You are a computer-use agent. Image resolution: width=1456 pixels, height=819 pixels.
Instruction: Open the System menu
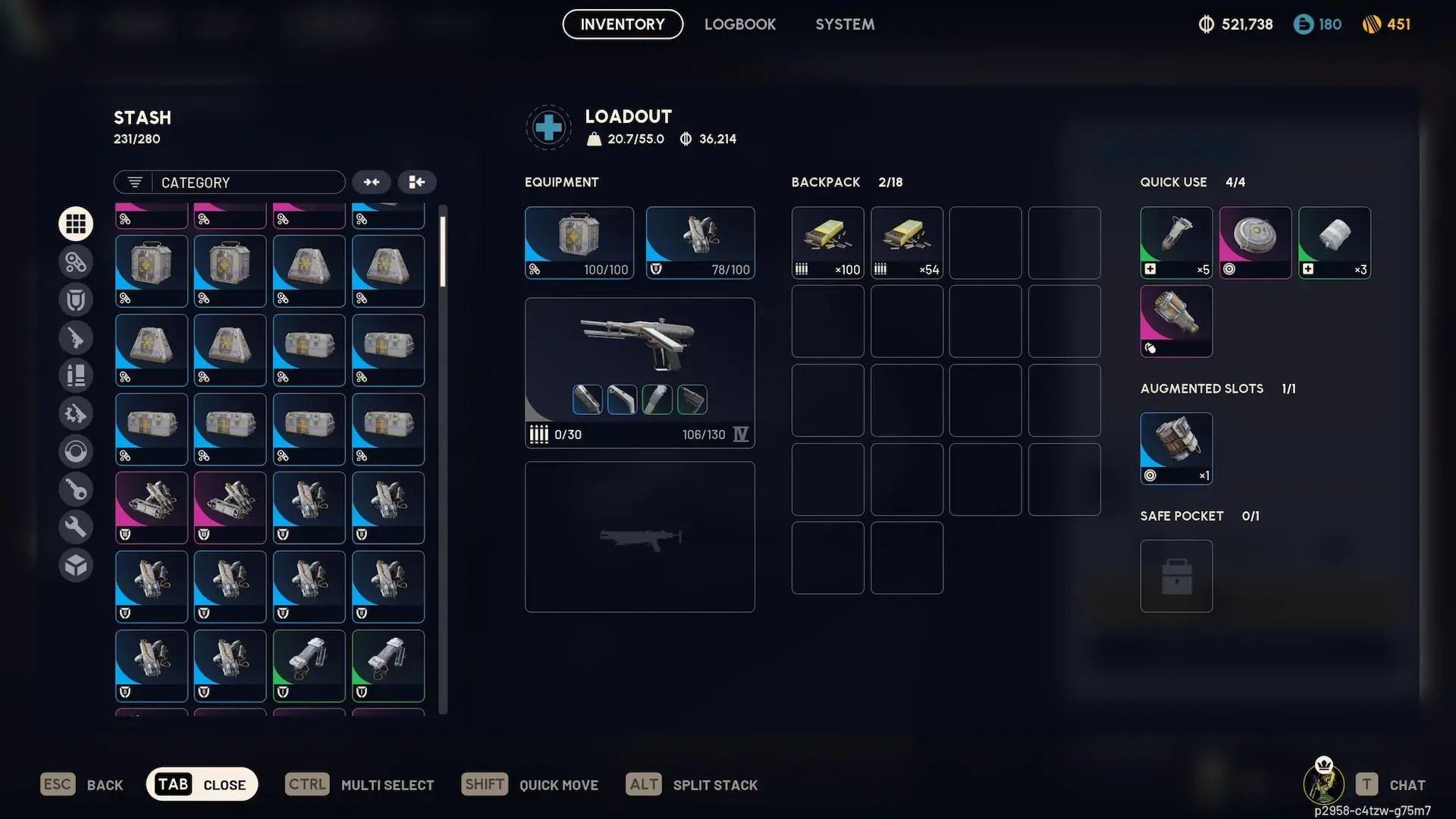845,24
